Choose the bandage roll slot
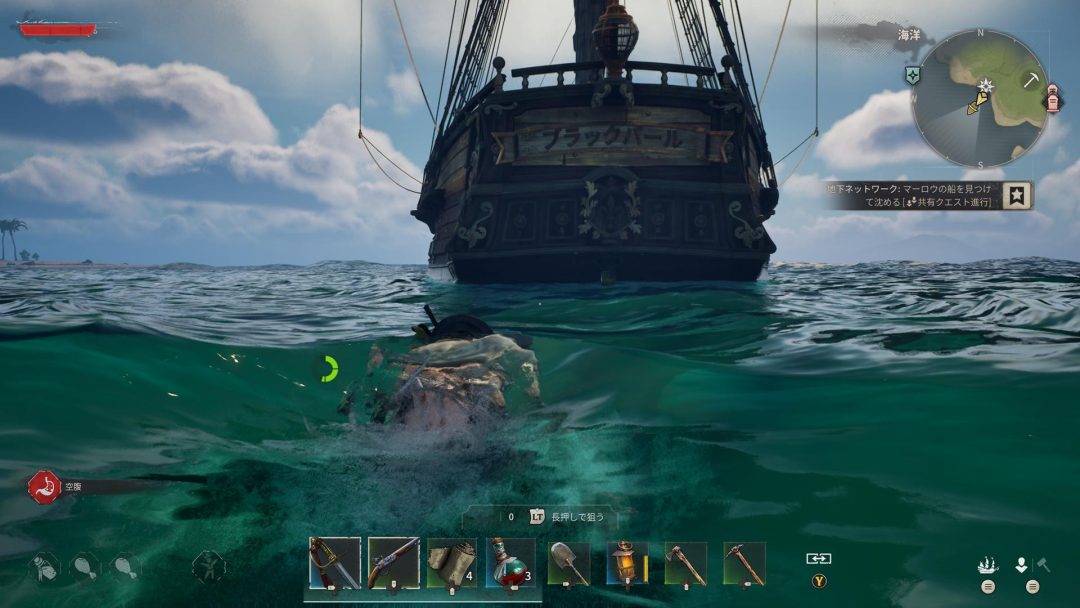This screenshot has height=608, width=1080. 451,563
